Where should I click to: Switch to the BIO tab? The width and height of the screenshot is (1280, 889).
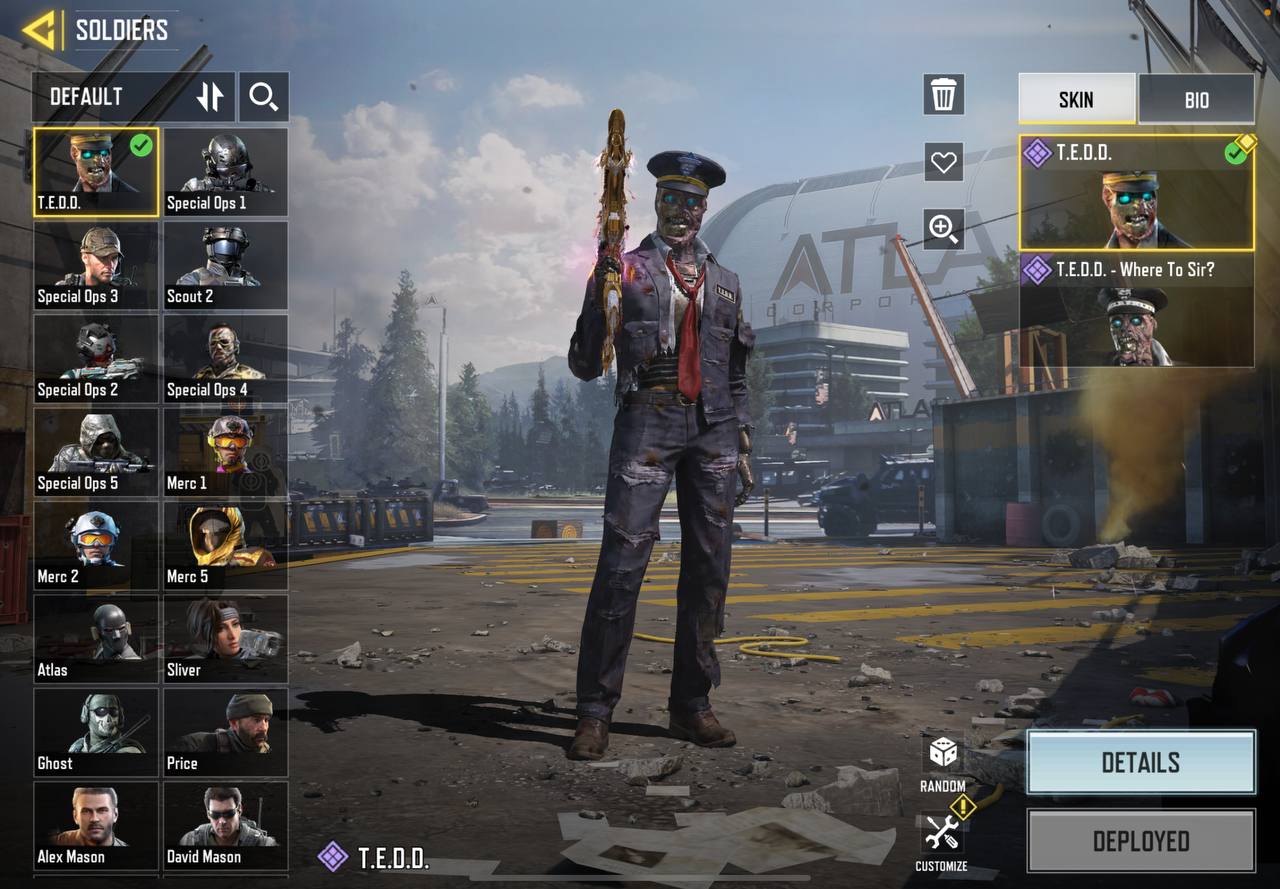click(1196, 99)
